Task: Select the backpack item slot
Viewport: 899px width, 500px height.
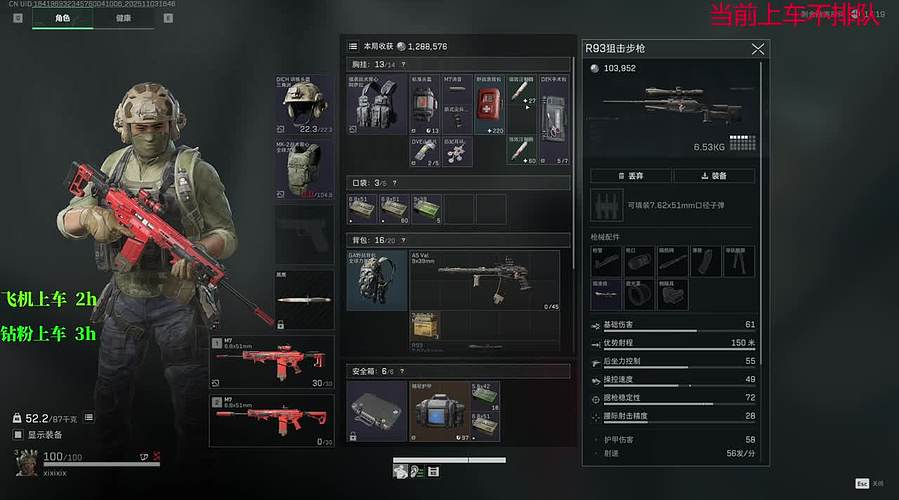Action: point(377,280)
